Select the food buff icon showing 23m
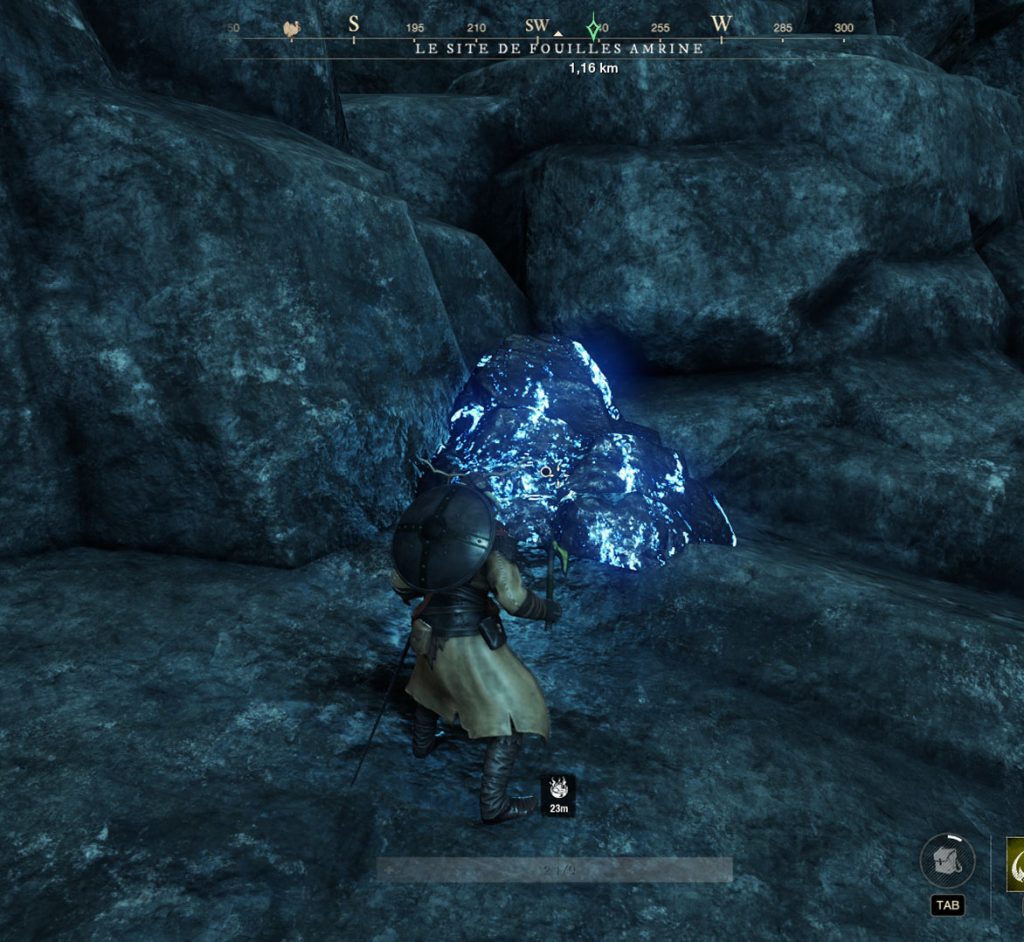Screen dimensions: 1024x942 click(558, 789)
